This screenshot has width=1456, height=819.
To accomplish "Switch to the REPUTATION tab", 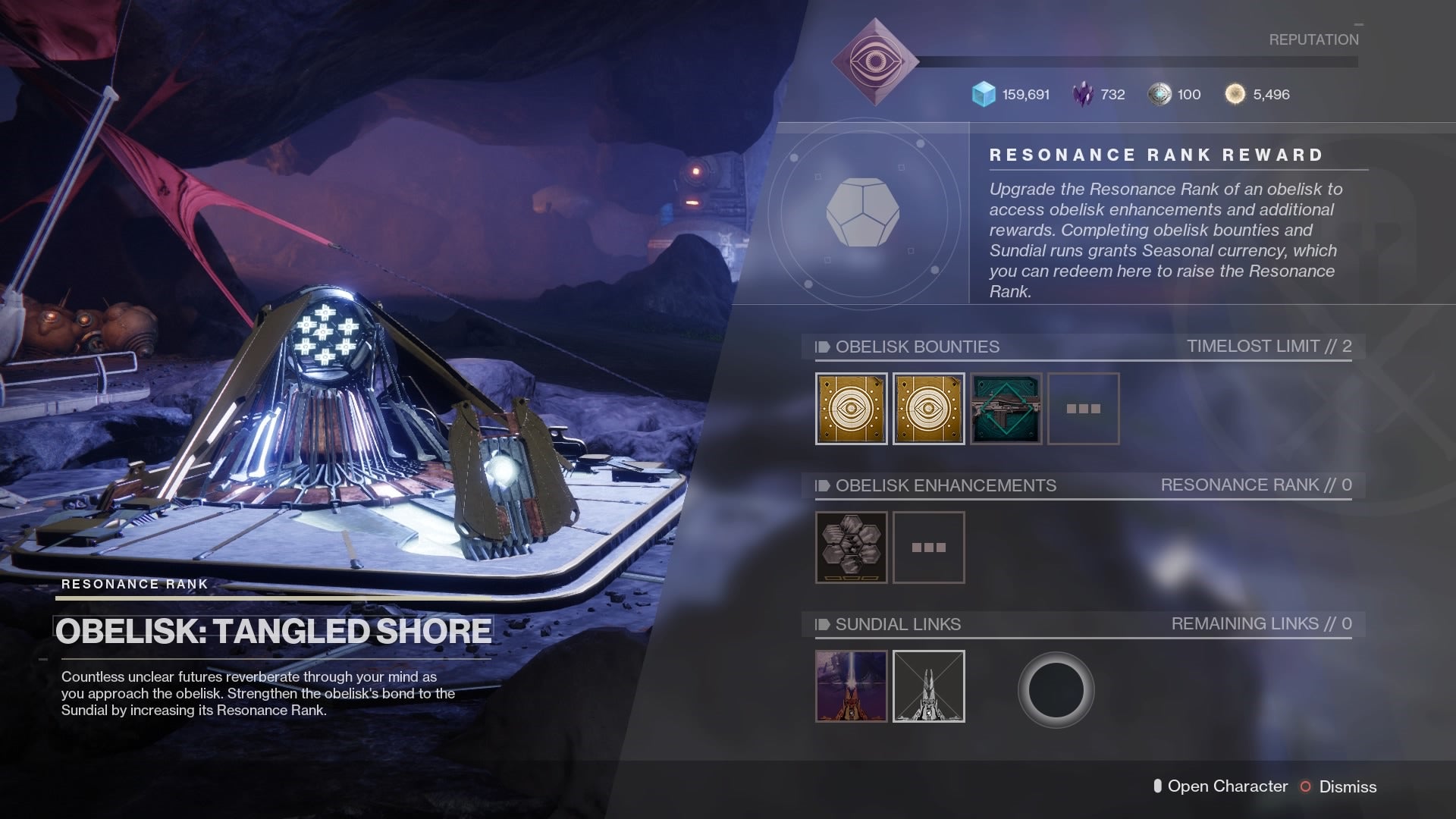I will (1314, 40).
